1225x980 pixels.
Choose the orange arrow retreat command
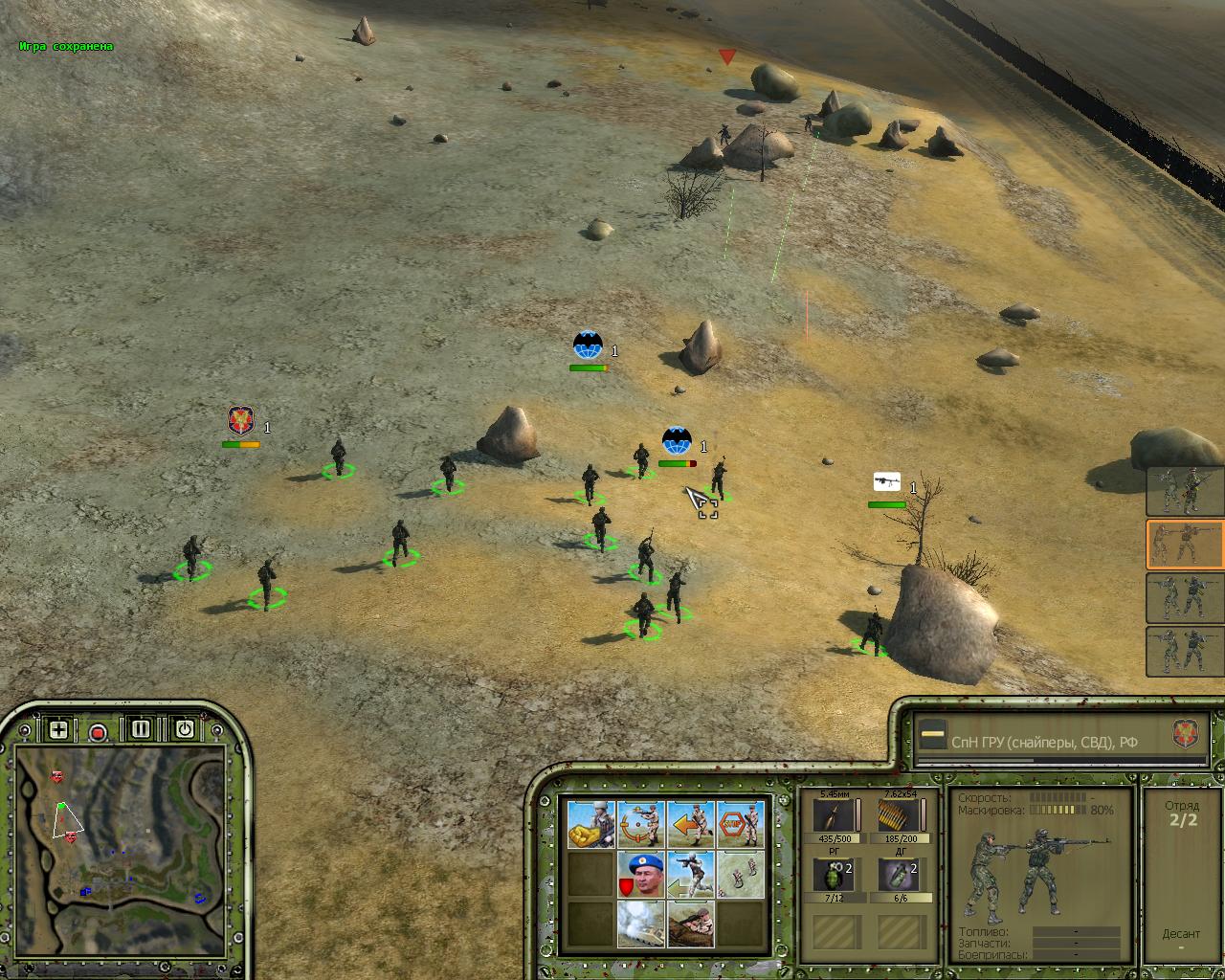[691, 824]
